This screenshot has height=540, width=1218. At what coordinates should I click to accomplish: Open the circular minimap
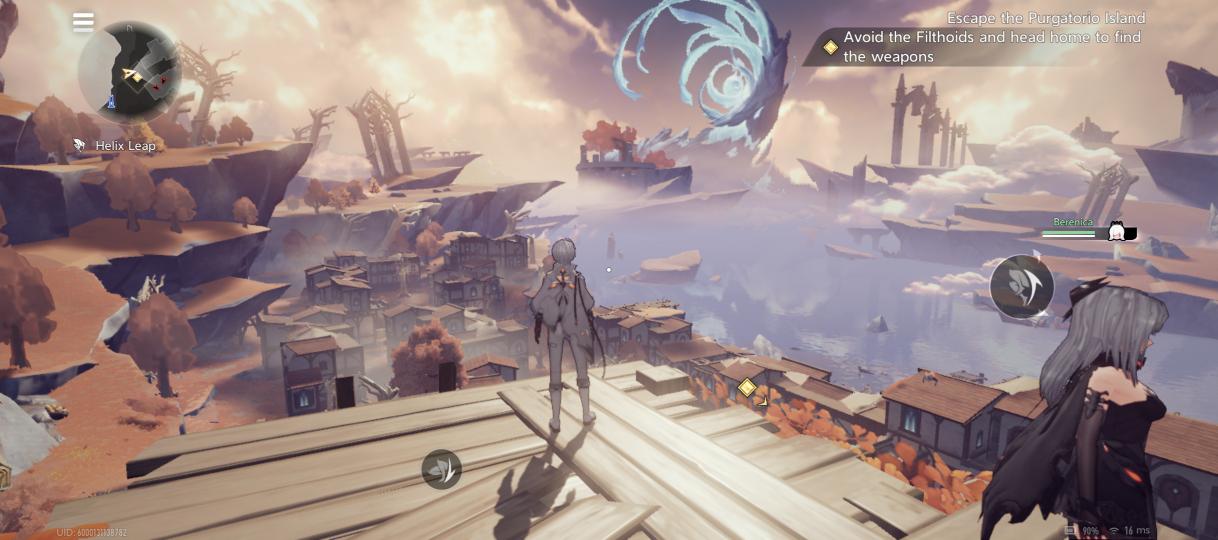130,73
